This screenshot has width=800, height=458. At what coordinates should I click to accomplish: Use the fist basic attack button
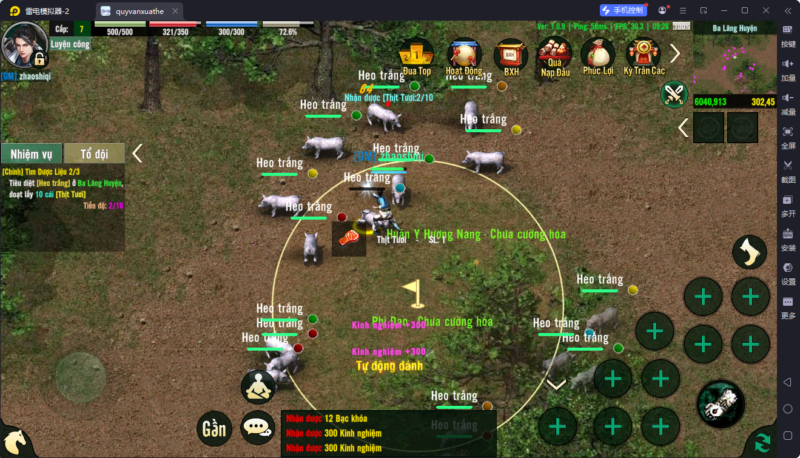(x=720, y=403)
